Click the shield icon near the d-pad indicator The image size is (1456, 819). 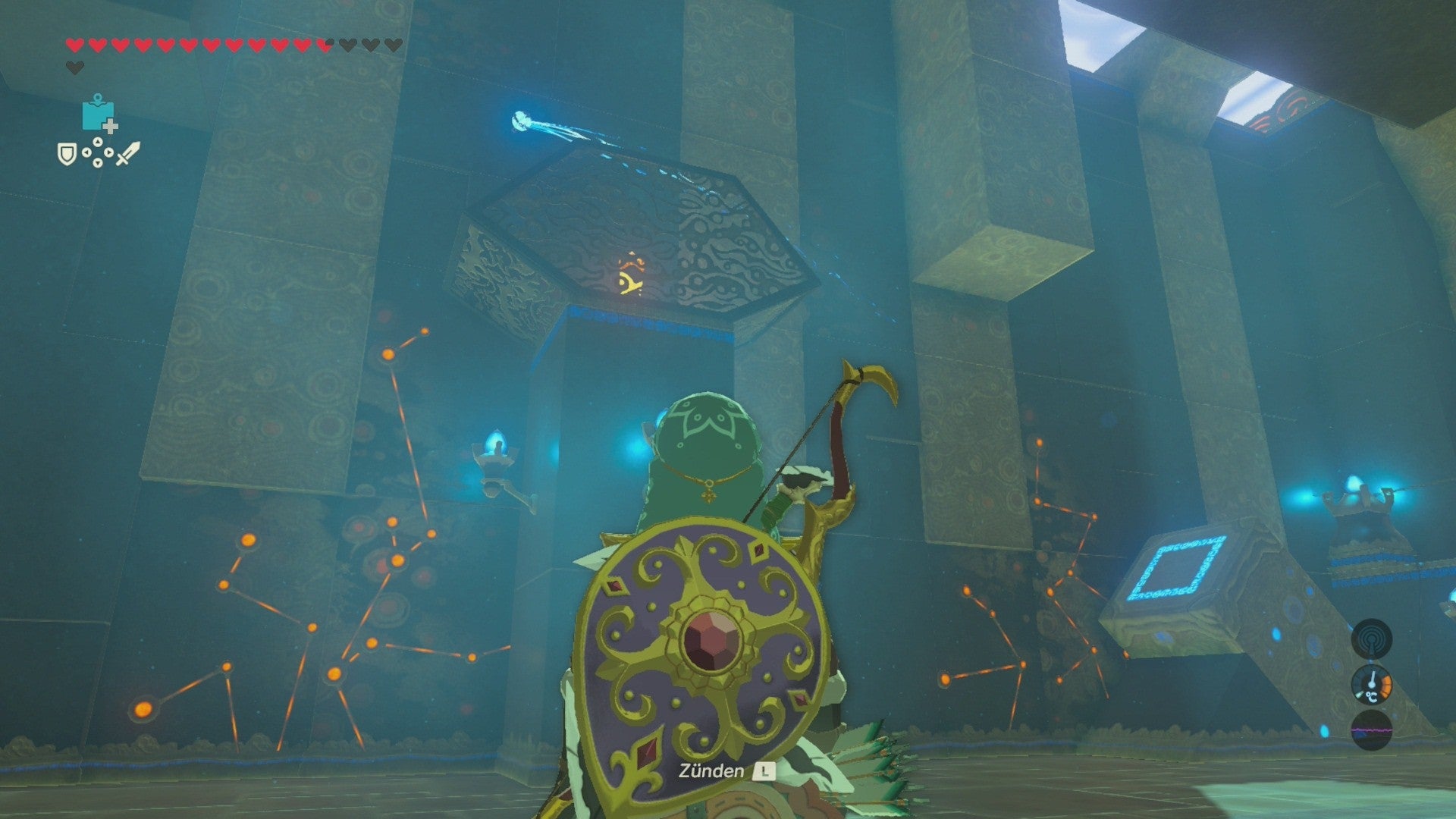[67, 155]
